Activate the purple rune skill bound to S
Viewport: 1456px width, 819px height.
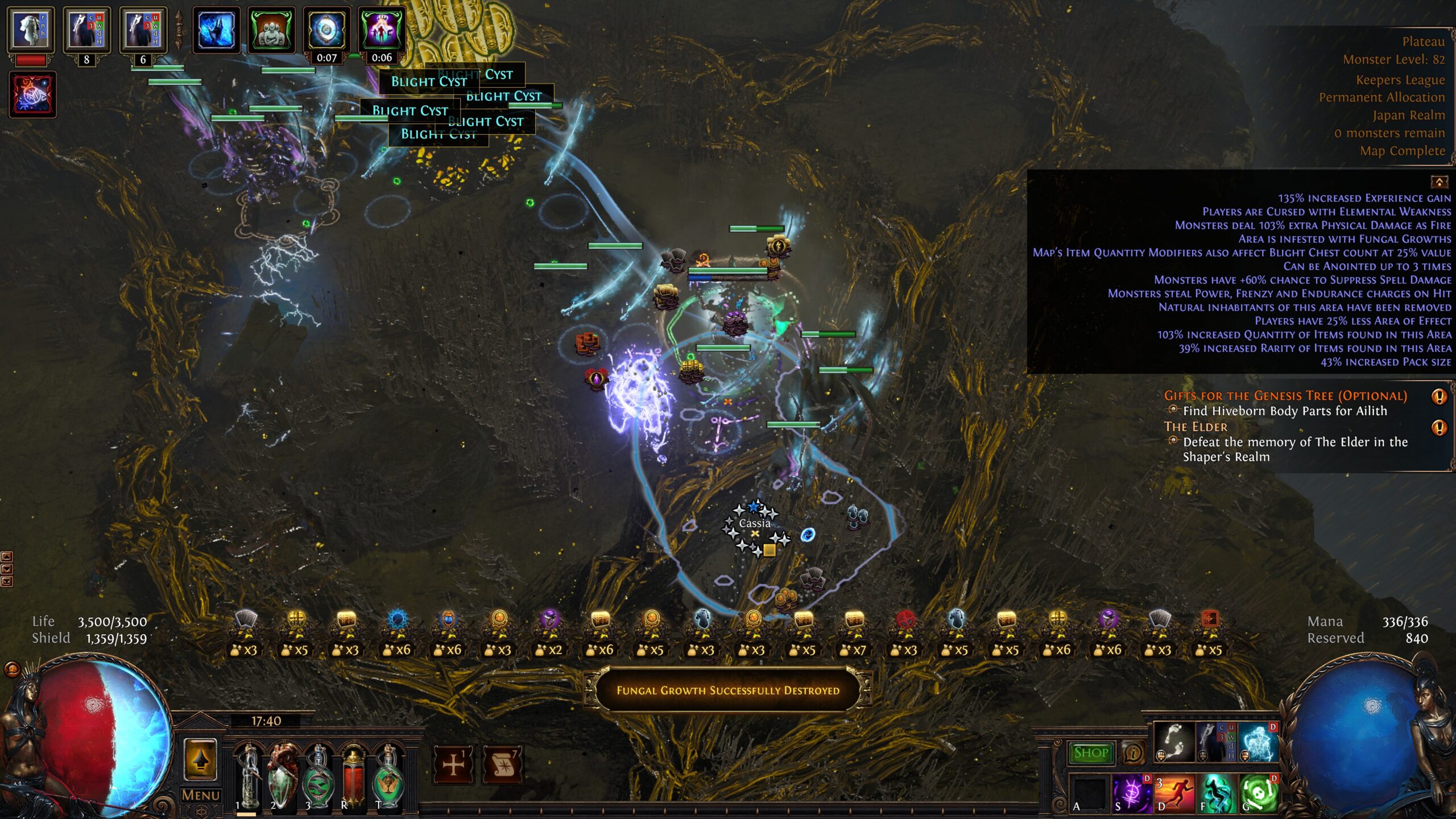point(1131,793)
